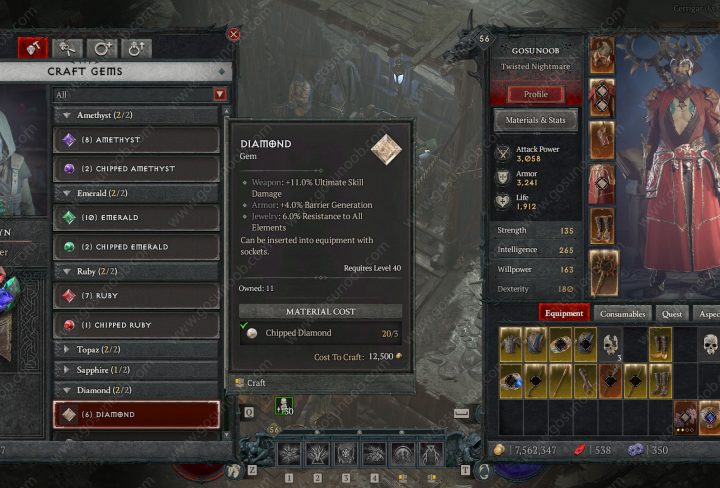Screen dimensions: 720x488
Task: Select the (2) Chipped Amethyst recipe
Action: click(135, 168)
